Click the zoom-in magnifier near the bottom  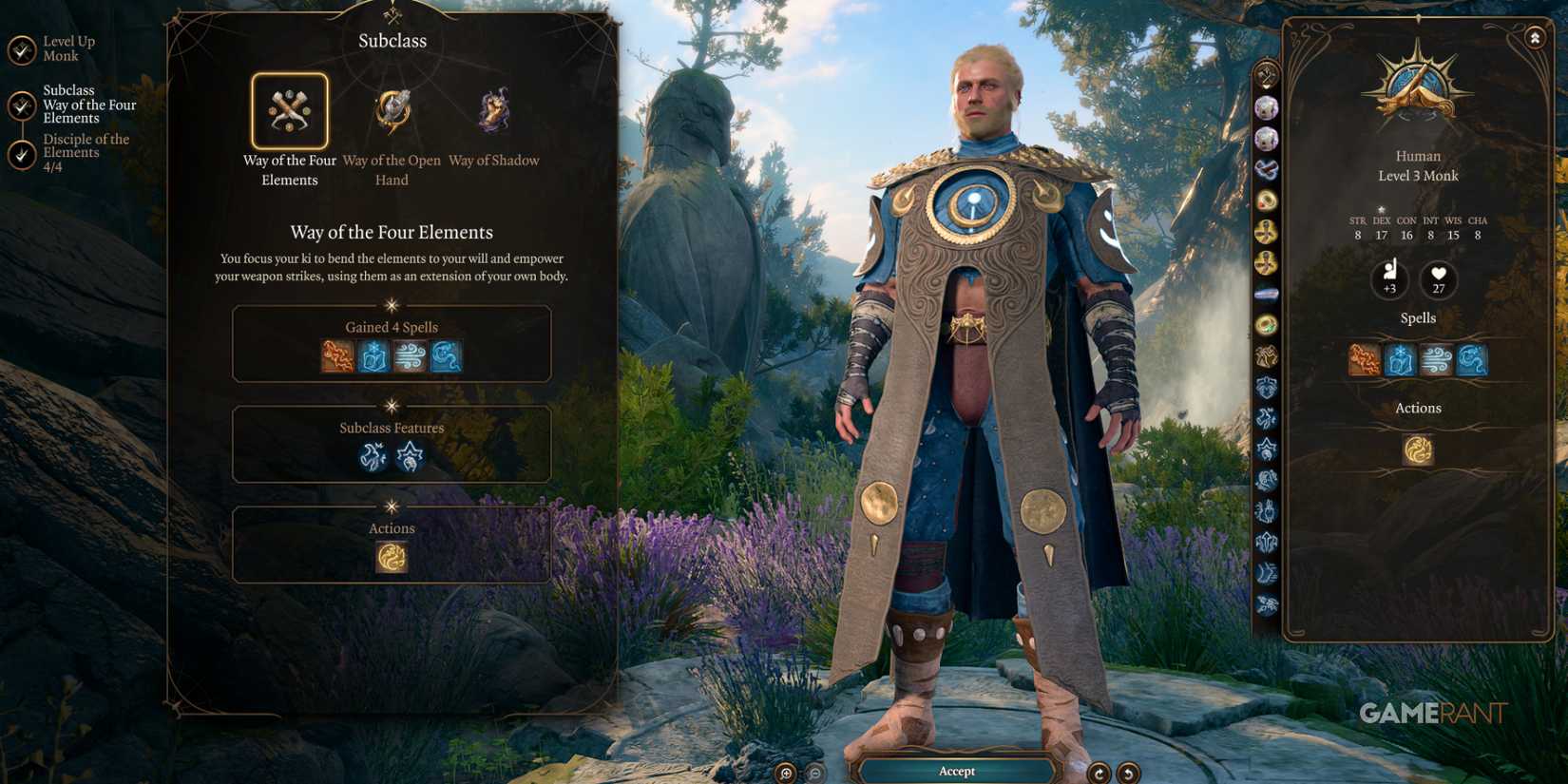coord(785,772)
